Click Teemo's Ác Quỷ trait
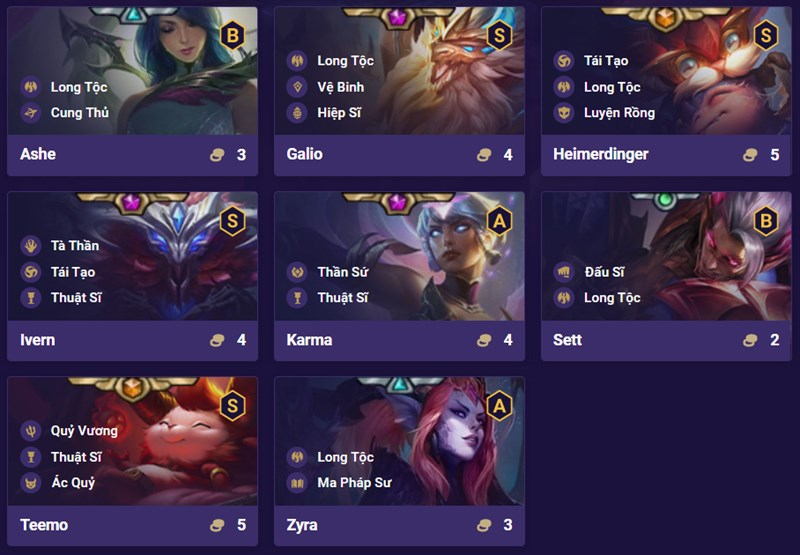800x555 pixels. (73, 483)
